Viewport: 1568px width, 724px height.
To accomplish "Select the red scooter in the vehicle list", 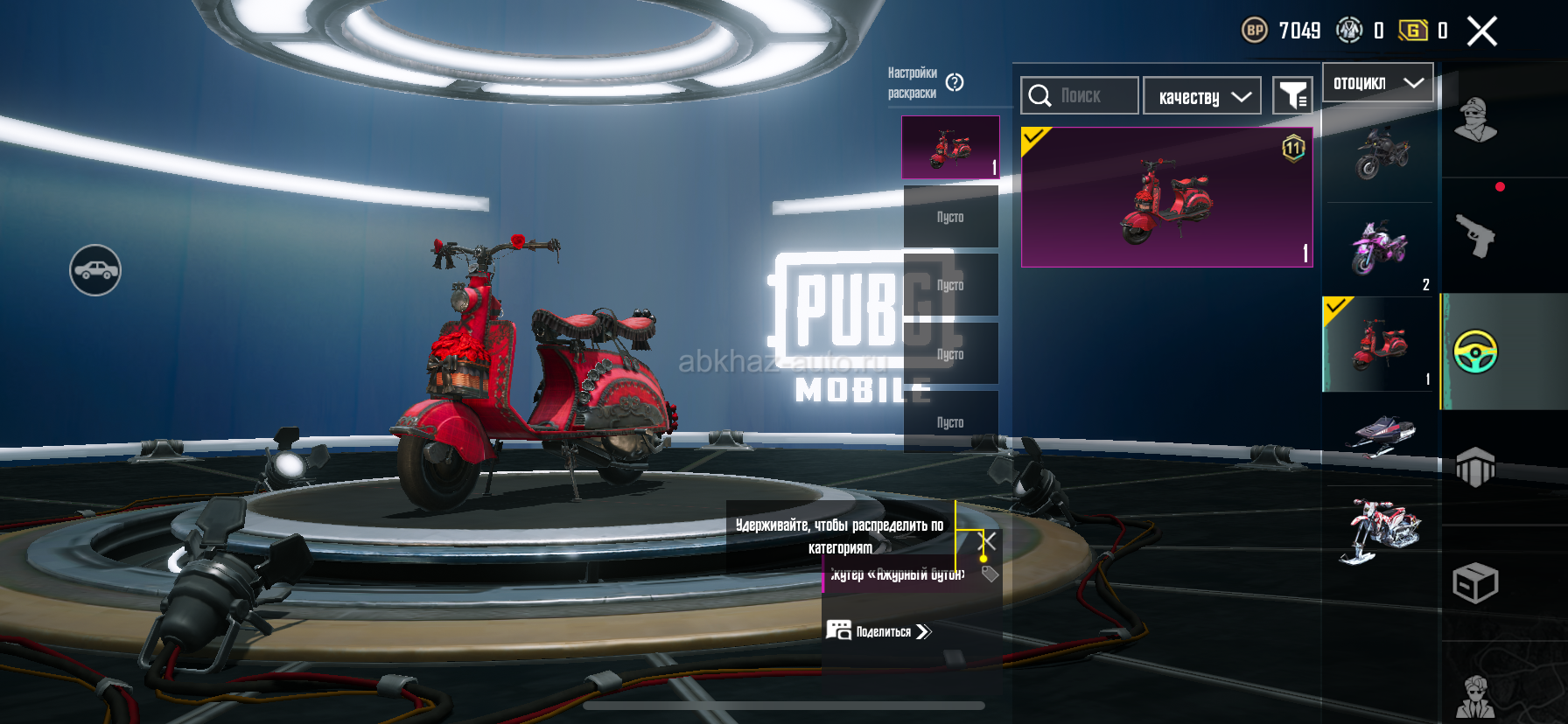I will 1381,344.
